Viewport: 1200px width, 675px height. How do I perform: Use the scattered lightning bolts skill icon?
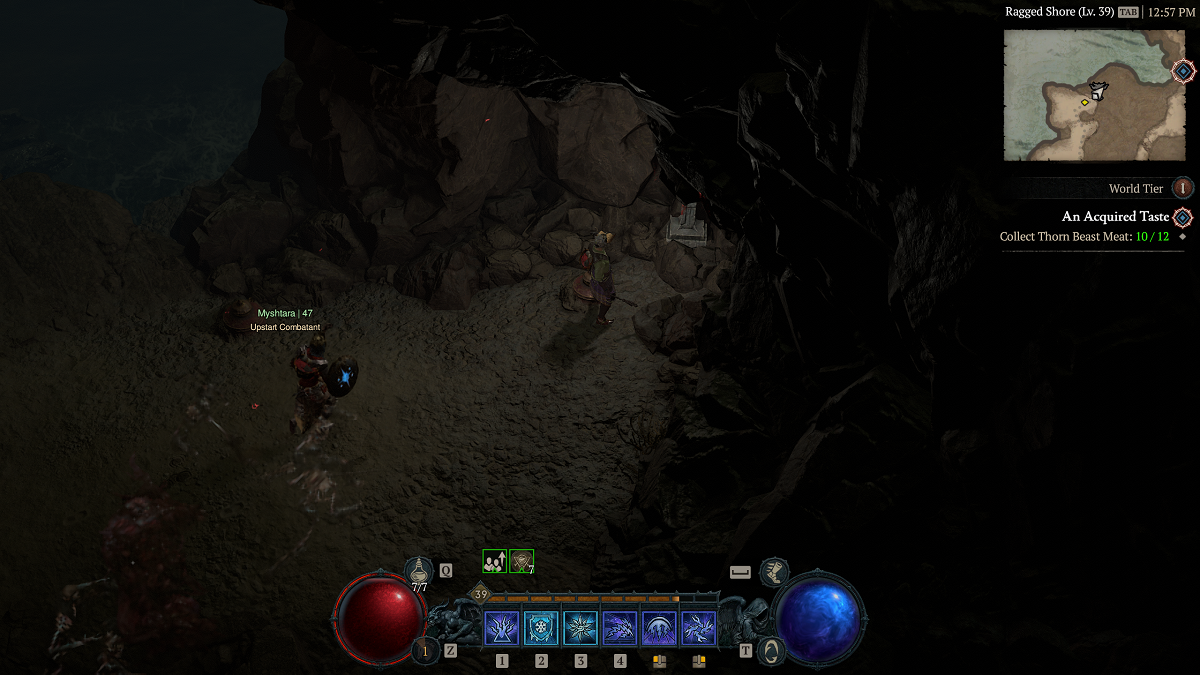tap(699, 628)
